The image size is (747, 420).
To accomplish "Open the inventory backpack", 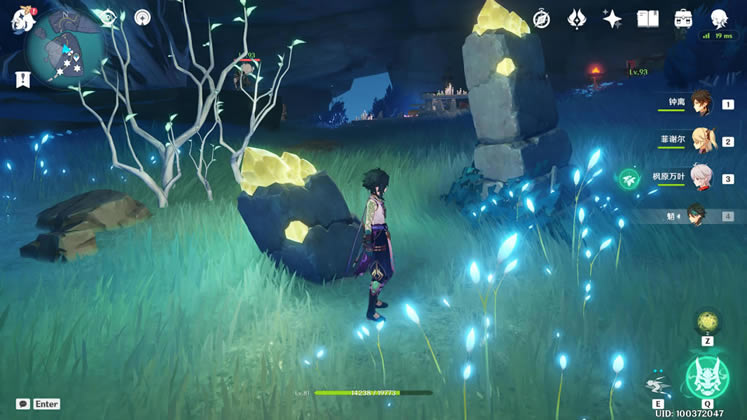I will (684, 18).
